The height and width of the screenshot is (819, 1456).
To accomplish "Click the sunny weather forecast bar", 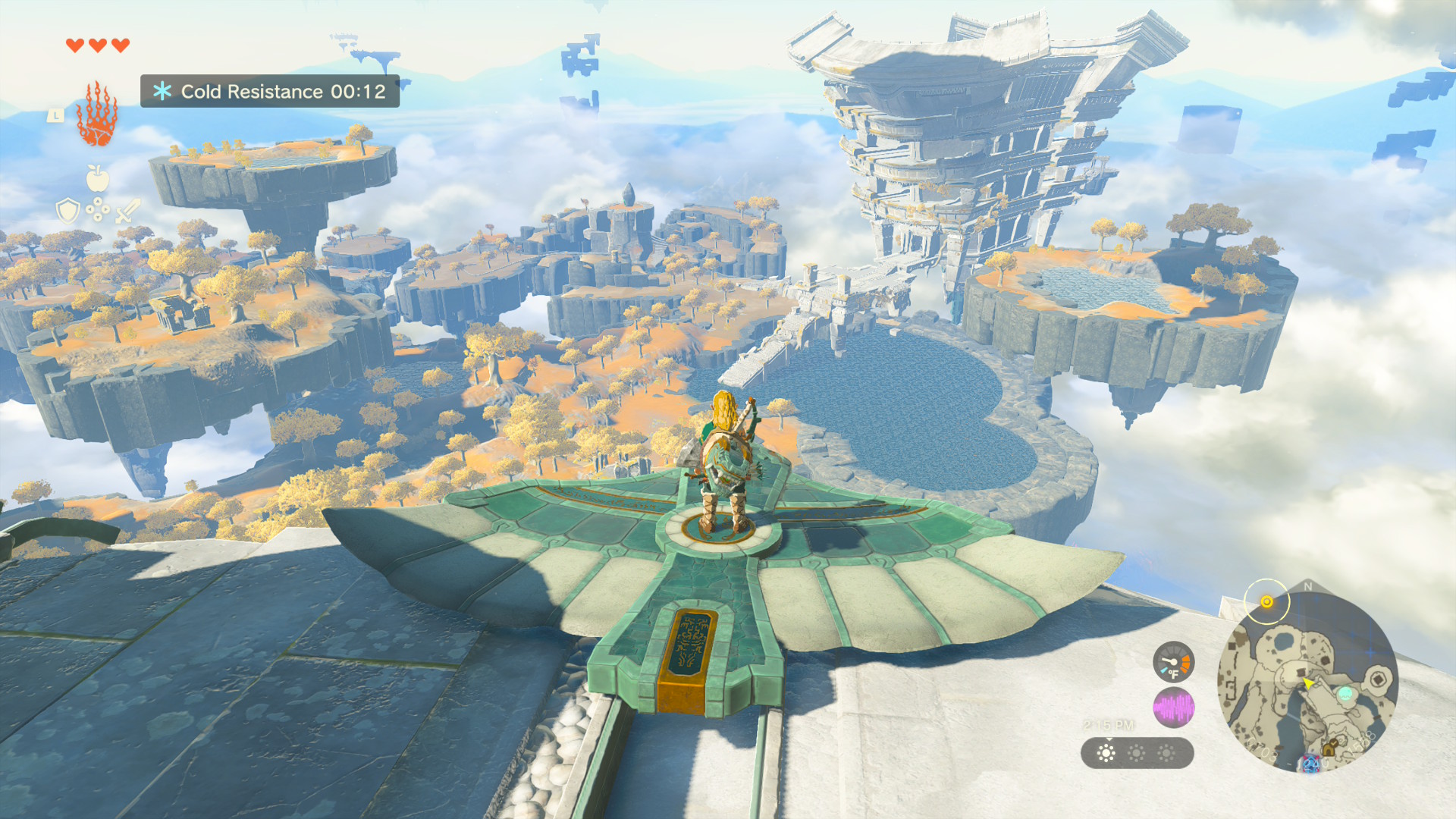I will click(x=1137, y=753).
